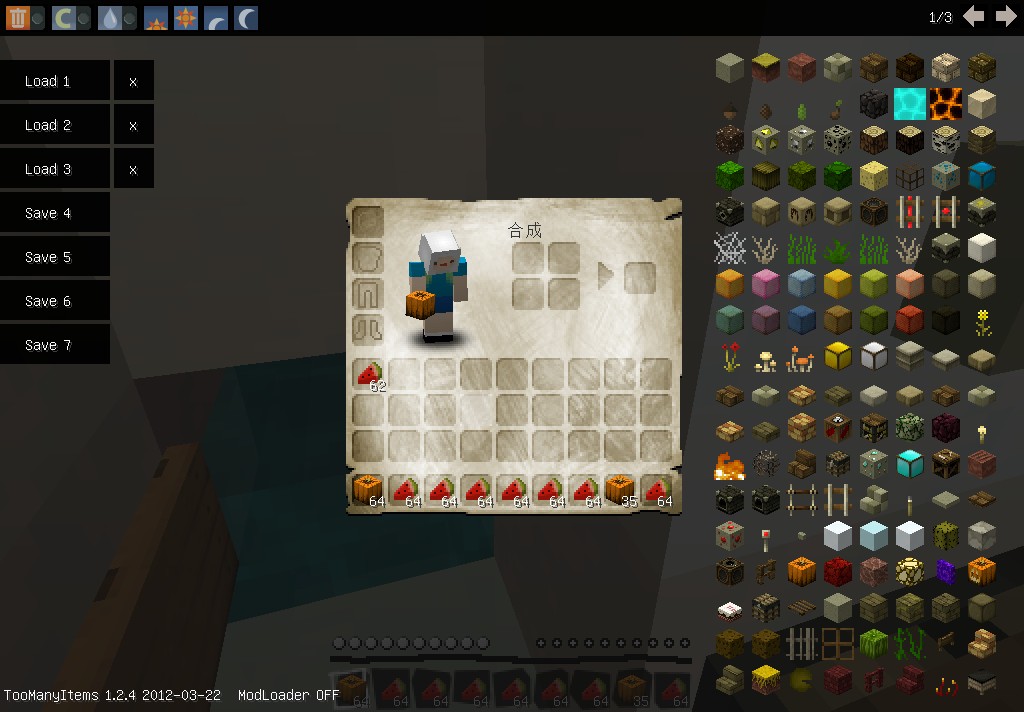Choose the Load 3 button
This screenshot has width=1024, height=712.
pos(54,169)
